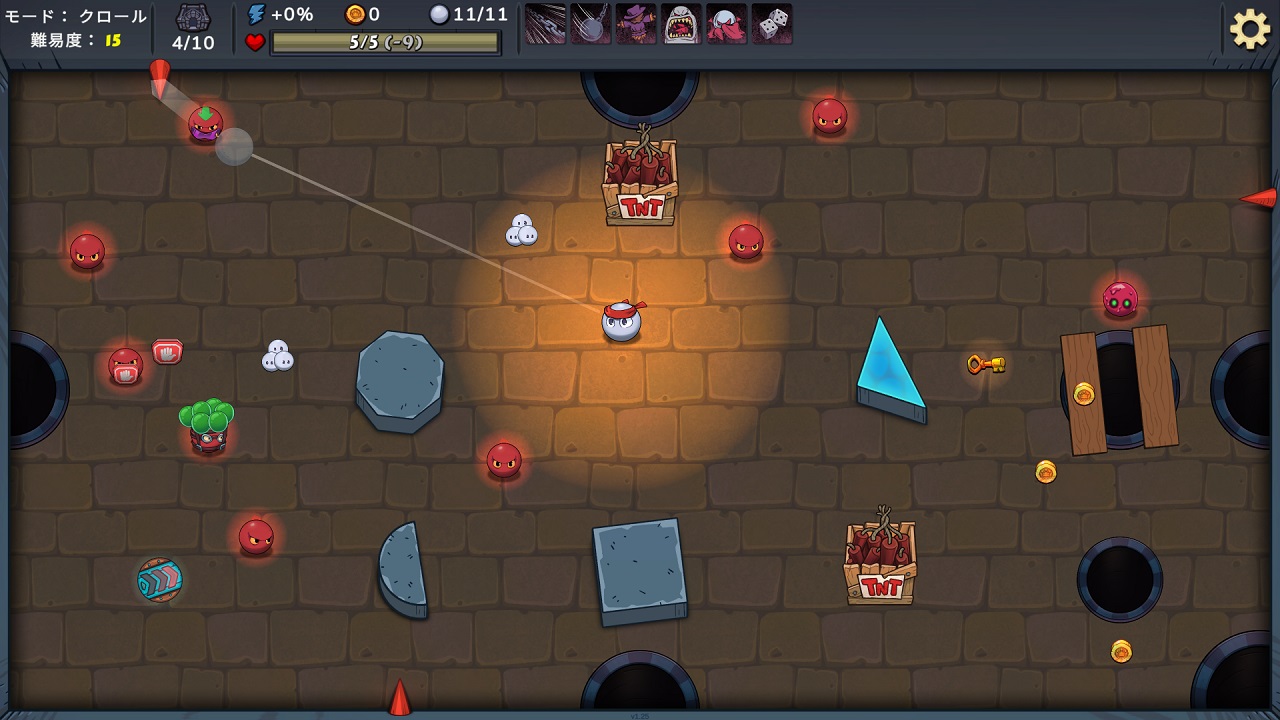Inspect the purple scarecrow relic icon

pyautogui.click(x=636, y=24)
